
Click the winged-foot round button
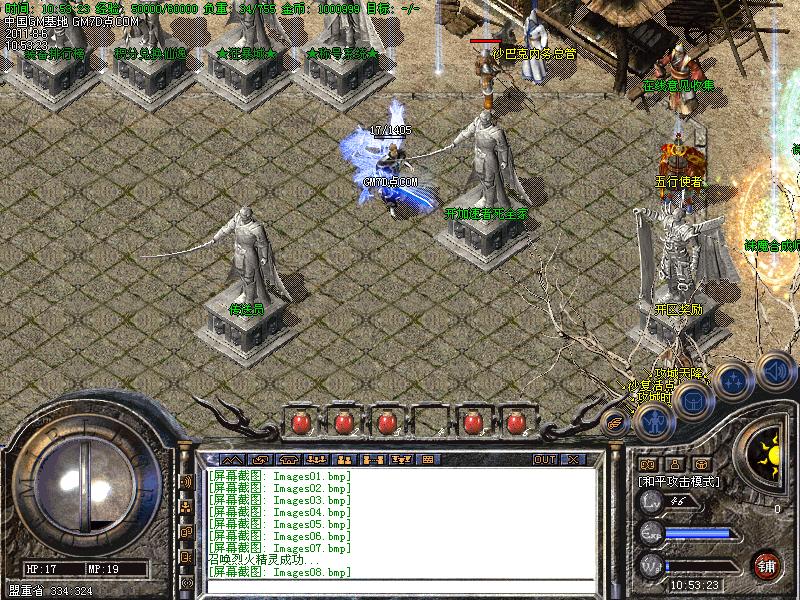[617, 423]
